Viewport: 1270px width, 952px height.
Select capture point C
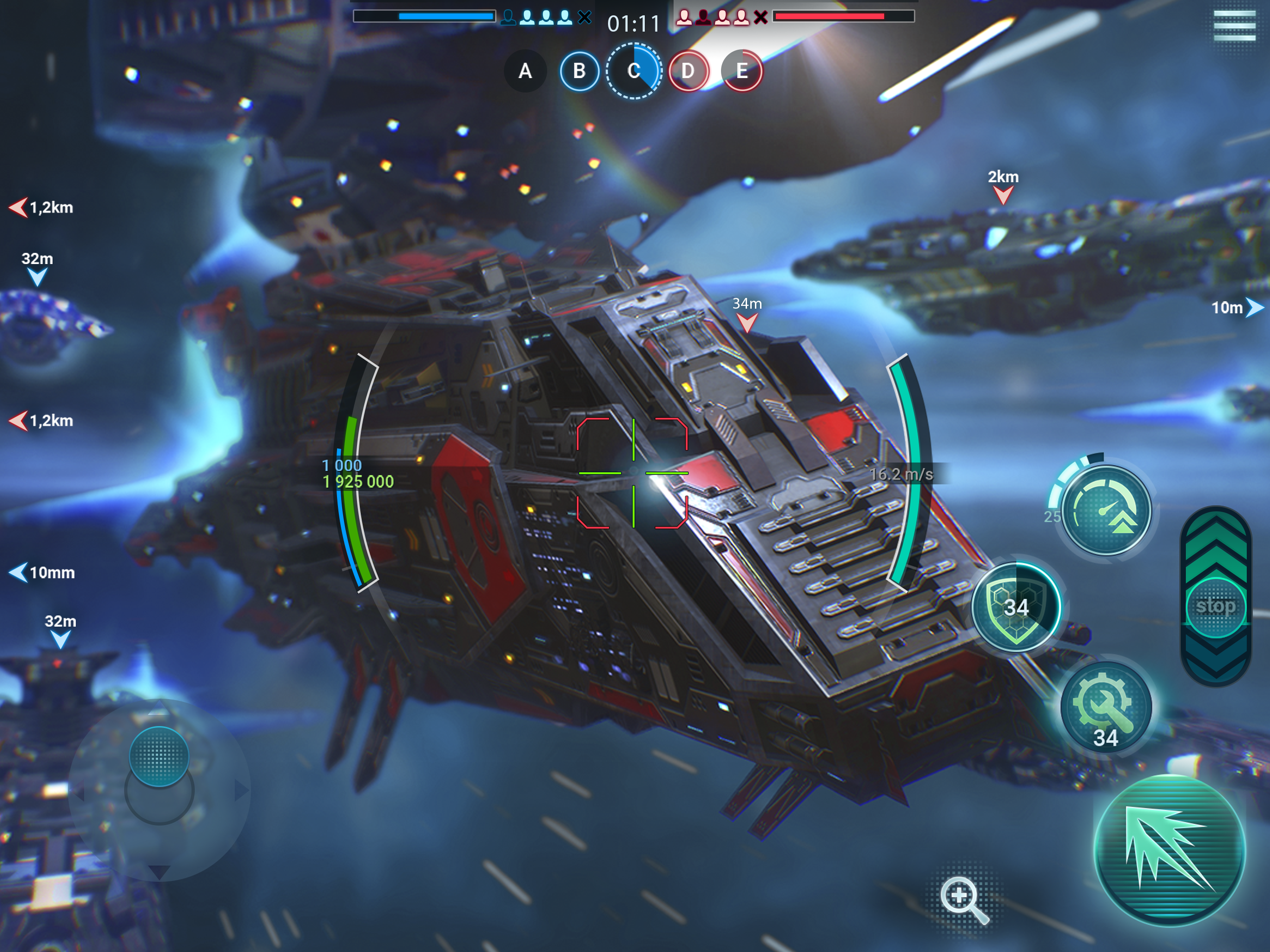coord(634,71)
